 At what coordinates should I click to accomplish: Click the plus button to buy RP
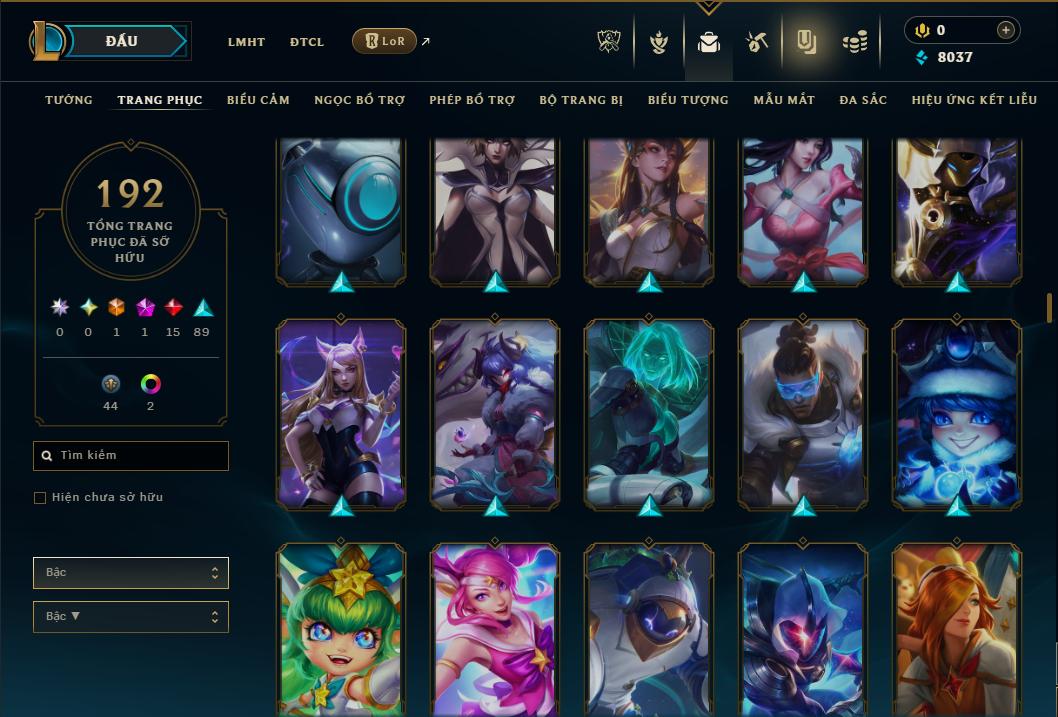click(1005, 31)
